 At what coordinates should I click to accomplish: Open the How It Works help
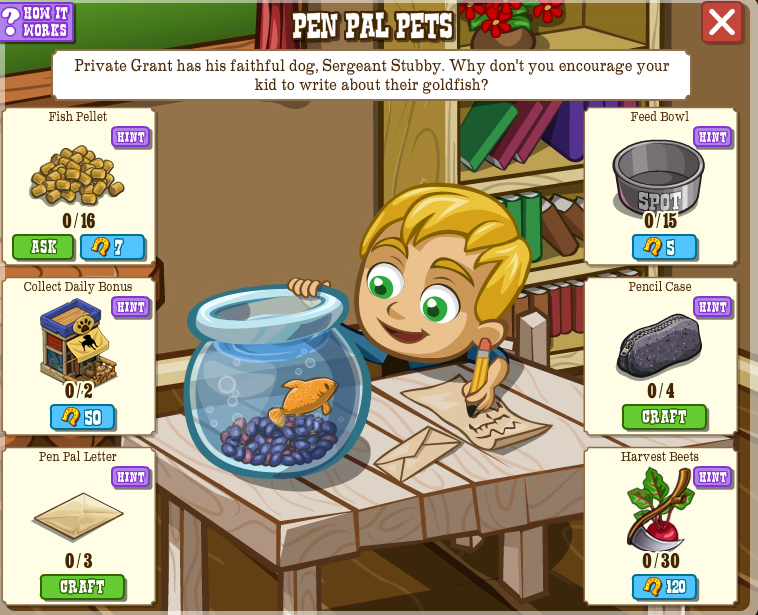point(37,22)
